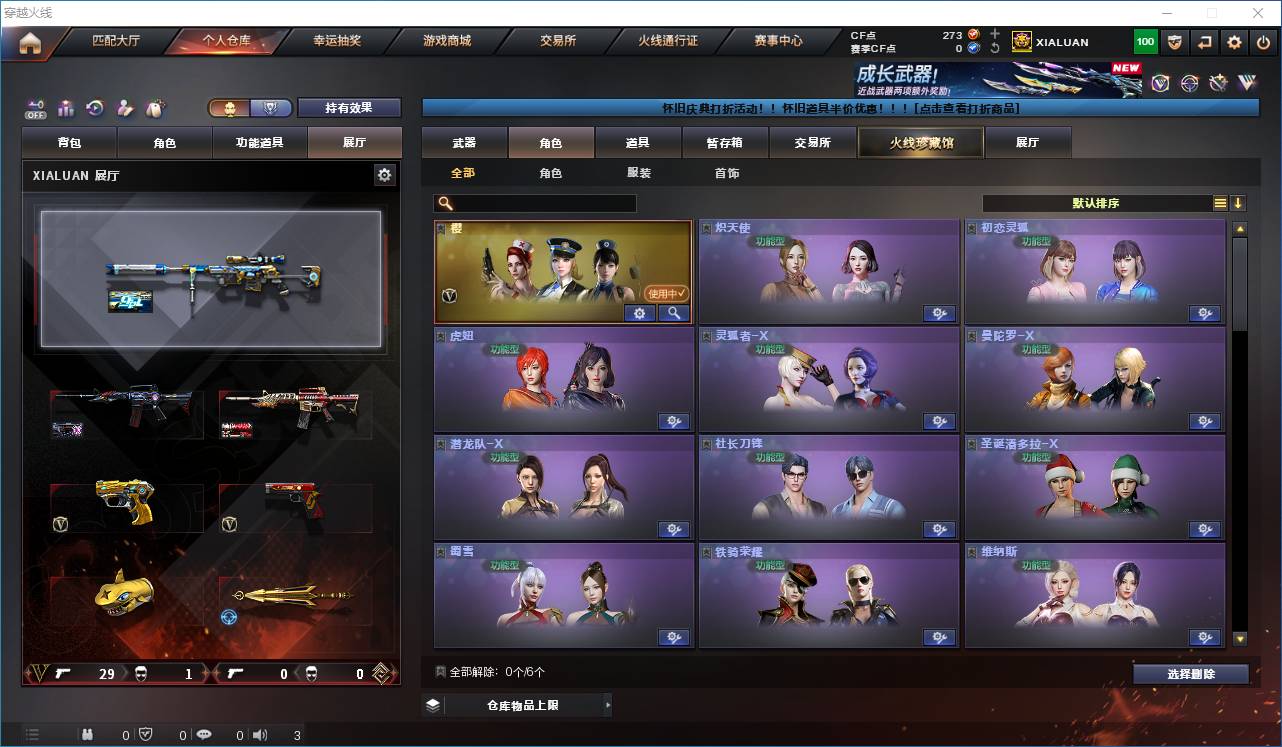The height and width of the screenshot is (747, 1282).
Task: Open the home icon at top left
Action: [x=30, y=41]
